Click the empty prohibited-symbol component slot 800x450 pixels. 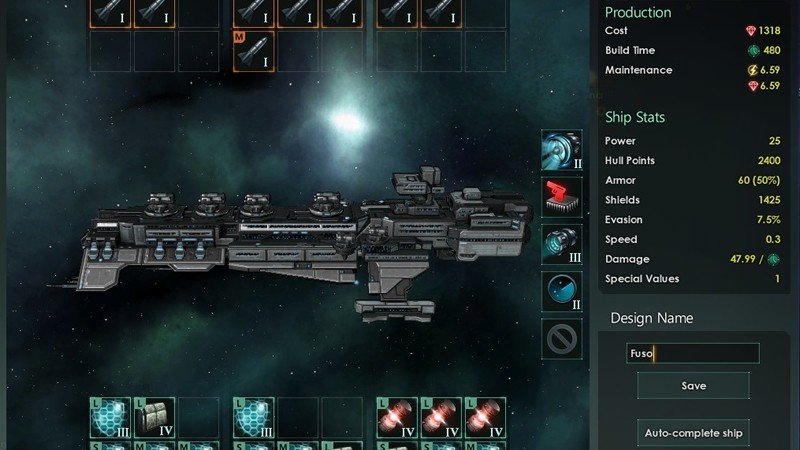[562, 338]
